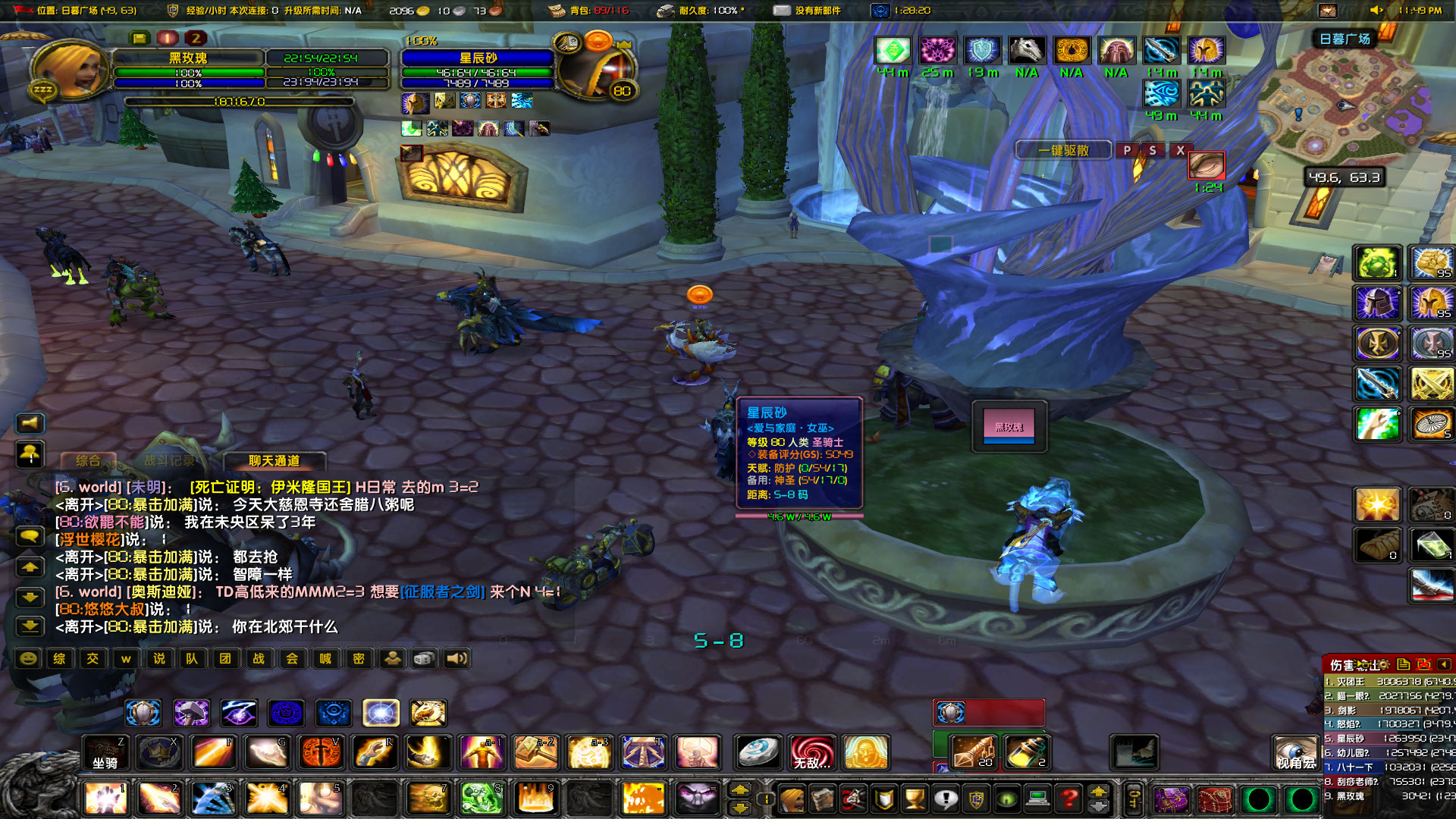Screen dimensions: 1456x819
Task: Collapse damage meter with left arrow icon
Action: pos(1444,665)
